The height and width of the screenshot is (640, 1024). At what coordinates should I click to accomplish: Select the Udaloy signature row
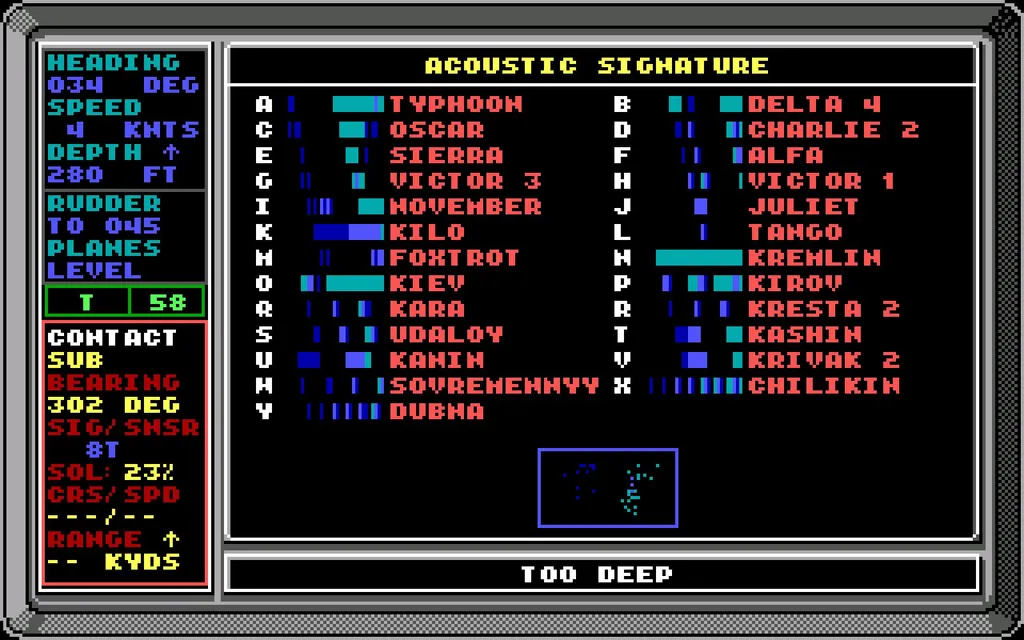(446, 334)
